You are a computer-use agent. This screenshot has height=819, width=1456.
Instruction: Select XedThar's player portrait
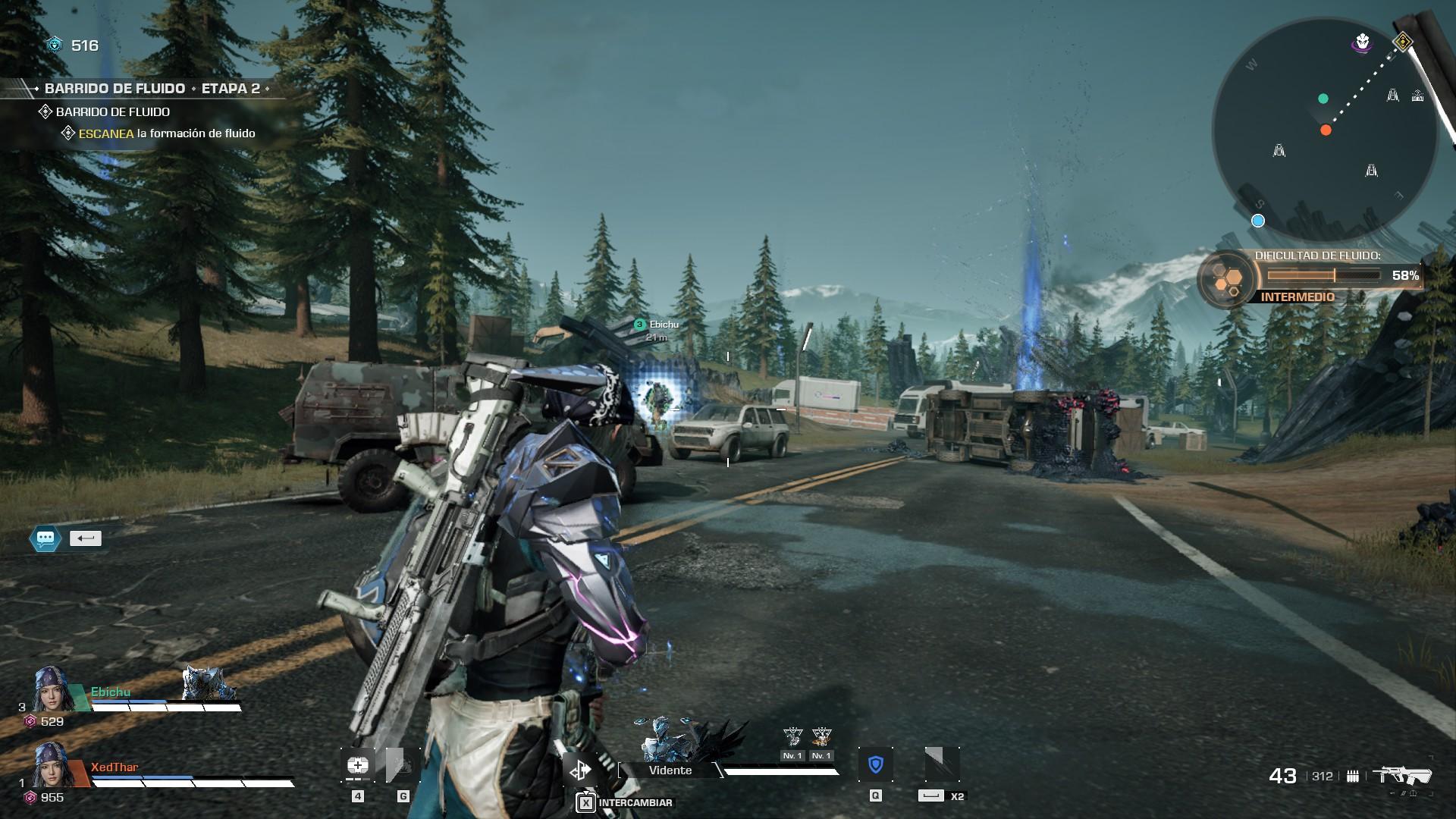pyautogui.click(x=53, y=764)
